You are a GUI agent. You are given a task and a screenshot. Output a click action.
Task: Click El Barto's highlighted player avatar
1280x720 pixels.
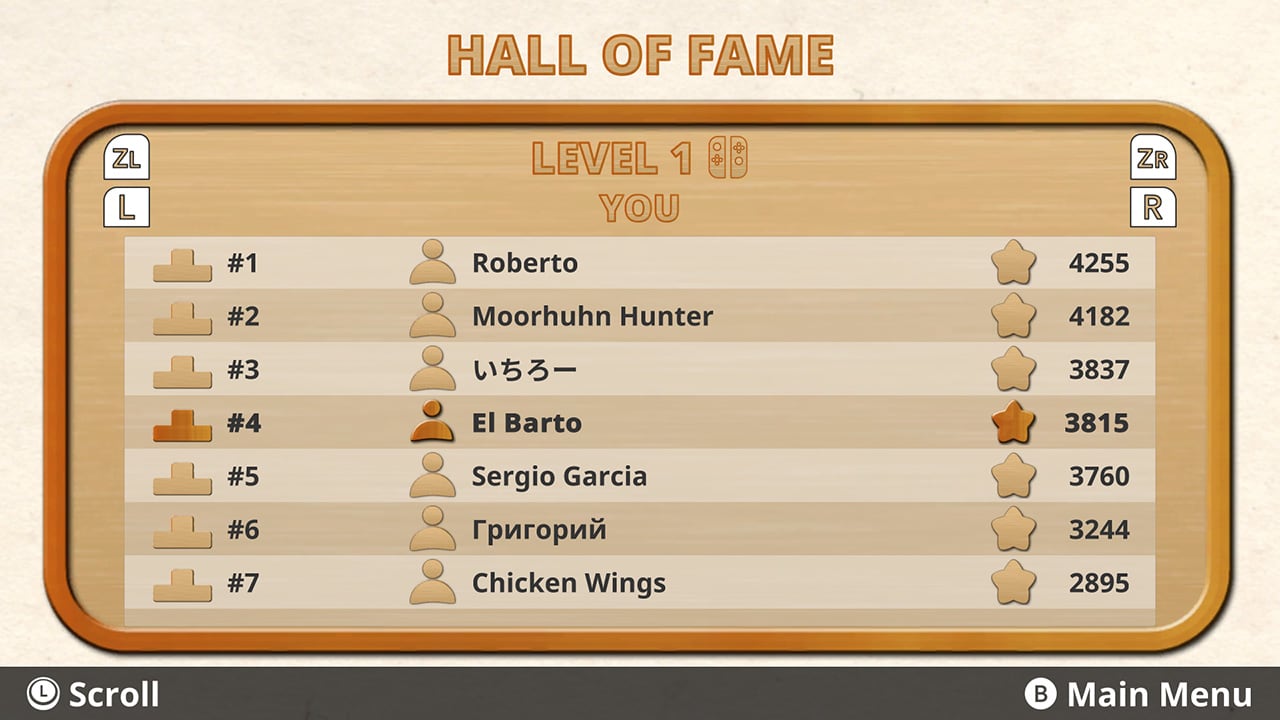[431, 422]
